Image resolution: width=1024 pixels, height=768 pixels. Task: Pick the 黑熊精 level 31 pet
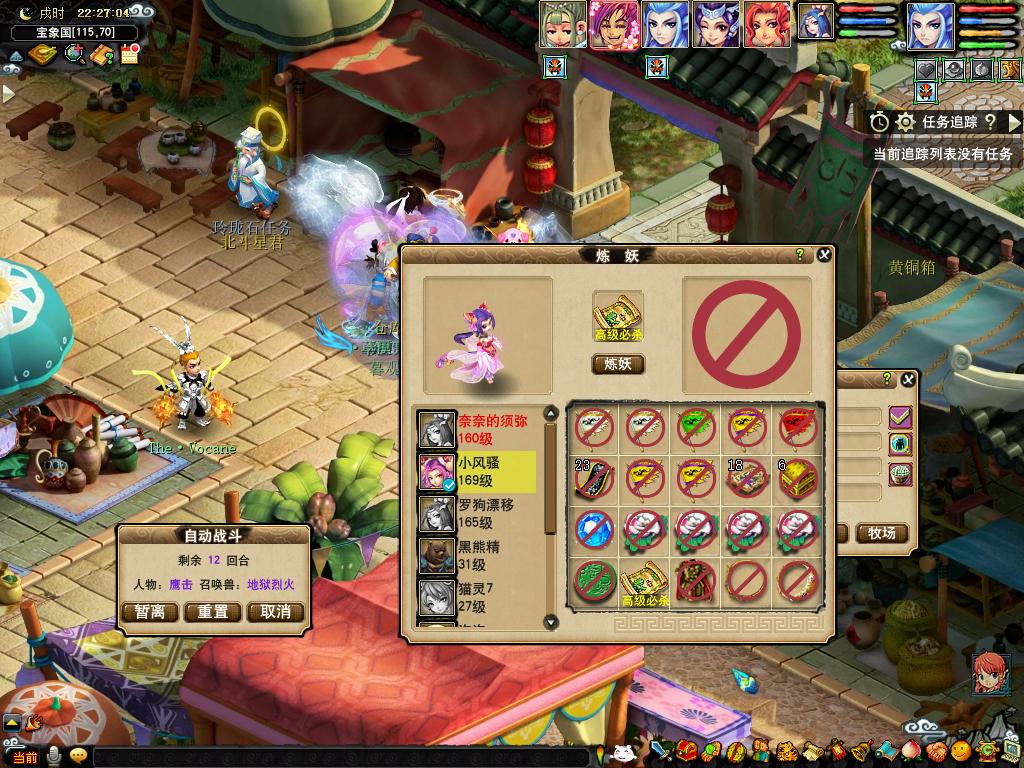pyautogui.click(x=480, y=556)
